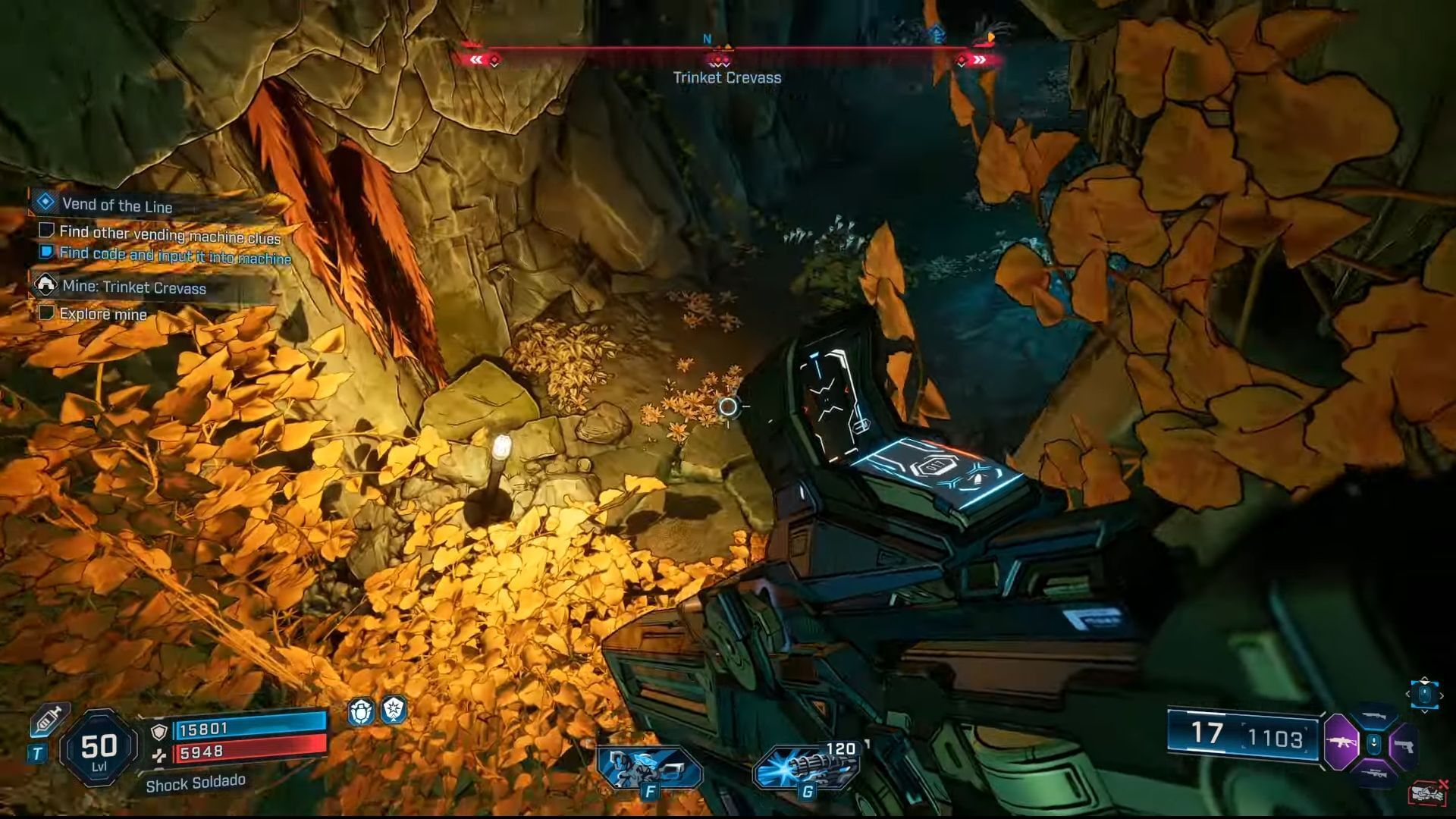Inspect the grenade shield buff icon
1456x819 pixels.
[360, 711]
